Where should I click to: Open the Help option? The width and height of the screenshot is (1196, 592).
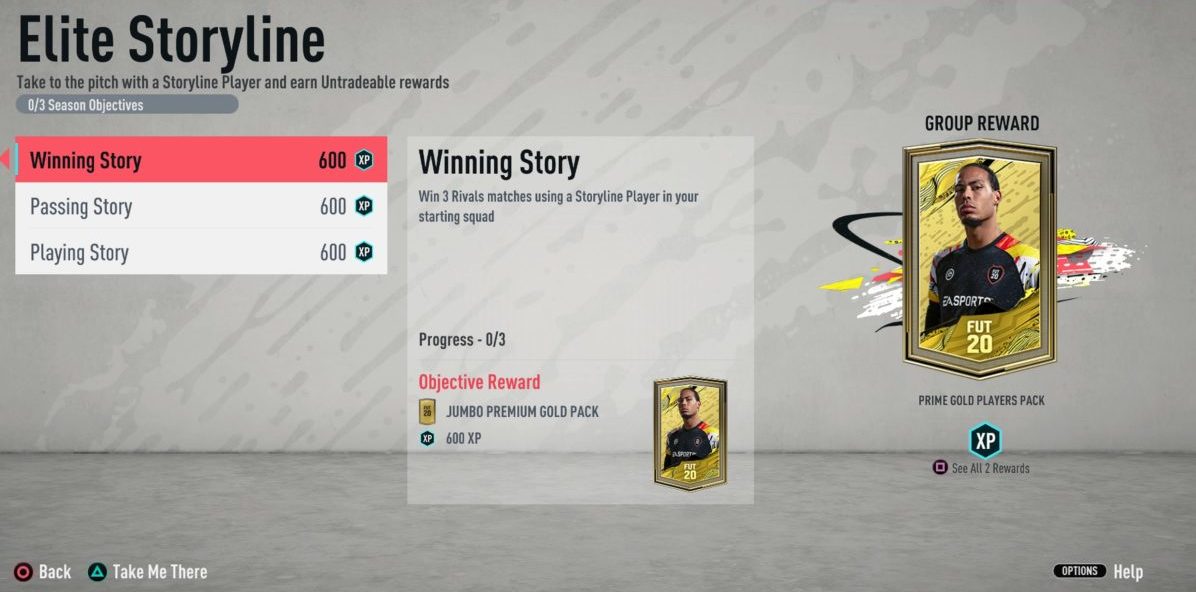tap(1127, 572)
